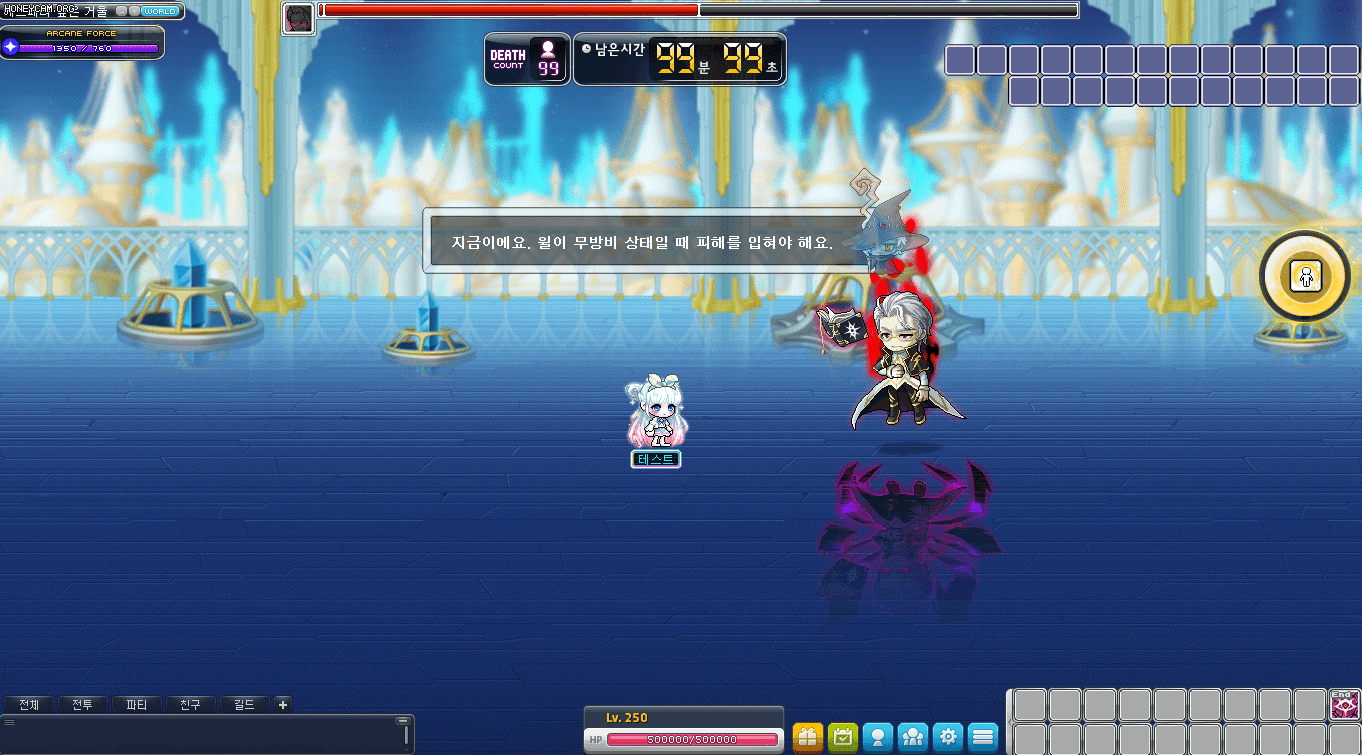
Task: Open the single character info button
Action: coord(878,738)
